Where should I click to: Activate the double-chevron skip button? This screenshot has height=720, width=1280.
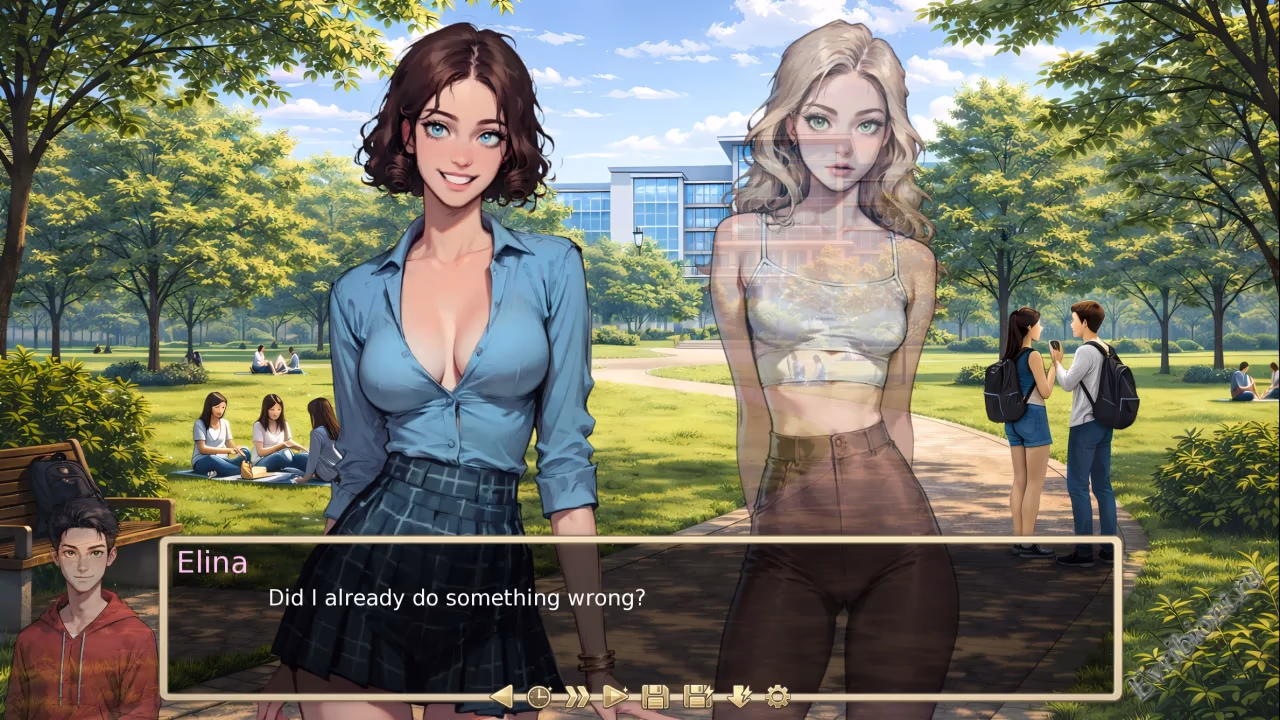(x=577, y=696)
